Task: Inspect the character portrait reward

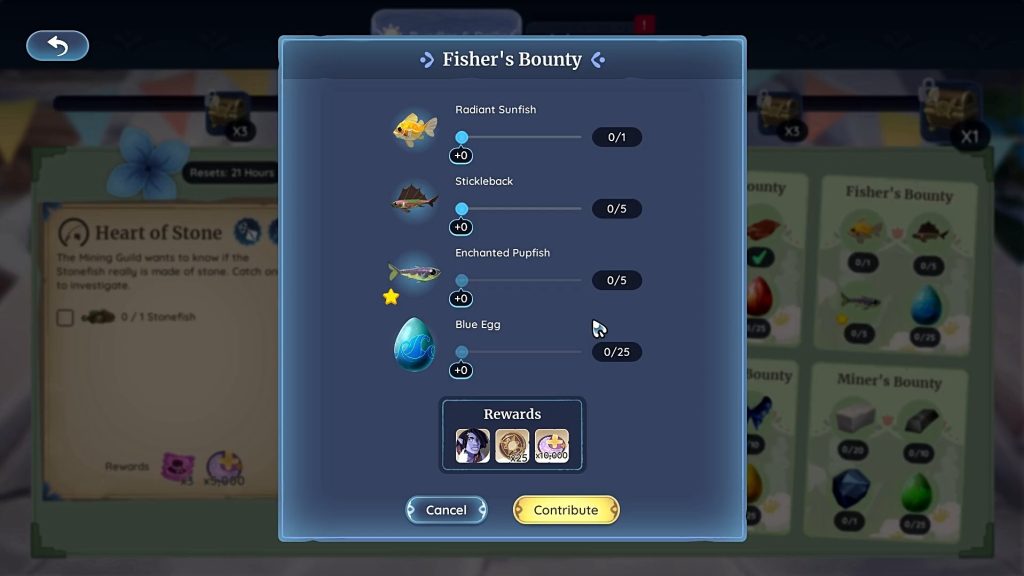Action: pyautogui.click(x=472, y=445)
